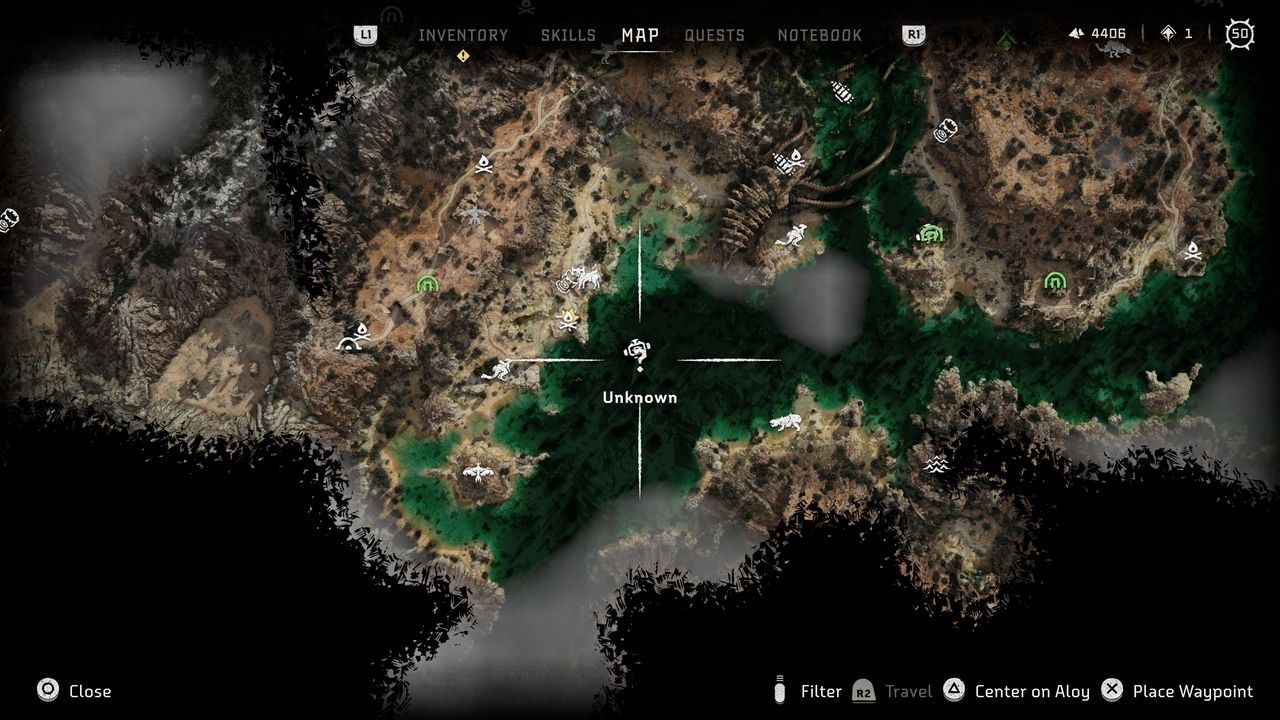Open the map Filter options
1280x720 pixels.
[809, 691]
